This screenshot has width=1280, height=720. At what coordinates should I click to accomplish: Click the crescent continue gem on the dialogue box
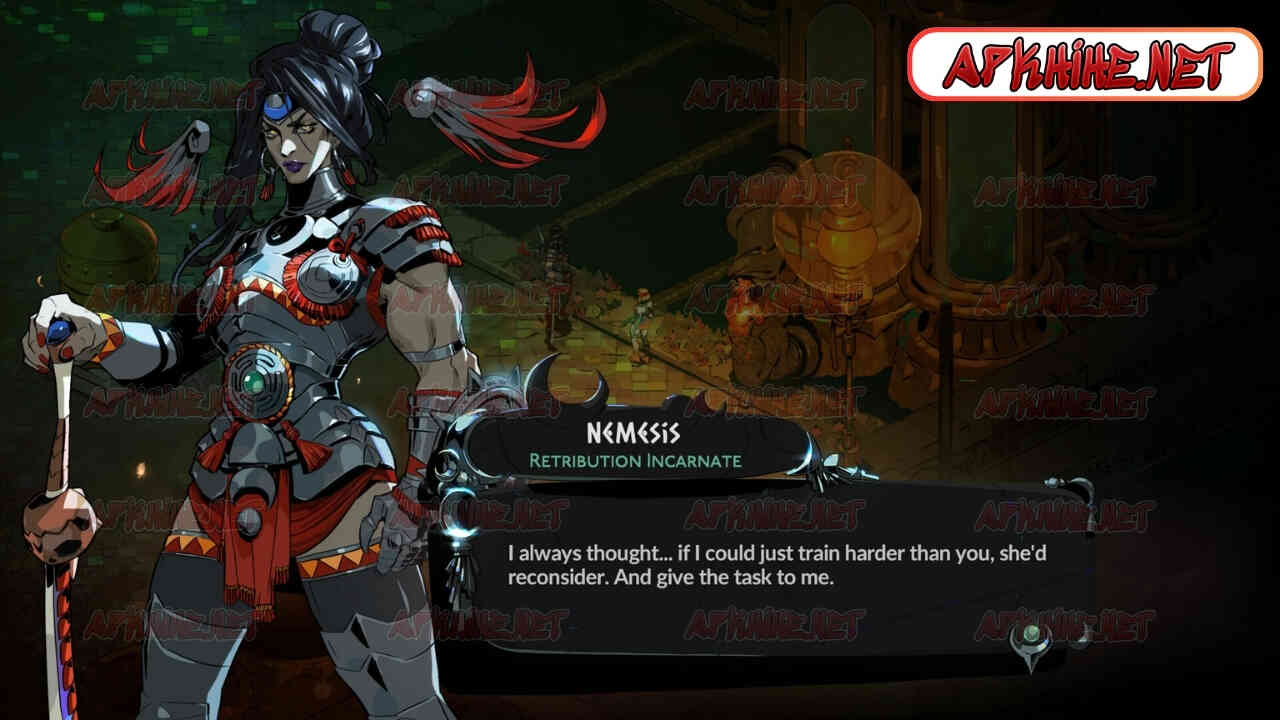click(x=1029, y=638)
